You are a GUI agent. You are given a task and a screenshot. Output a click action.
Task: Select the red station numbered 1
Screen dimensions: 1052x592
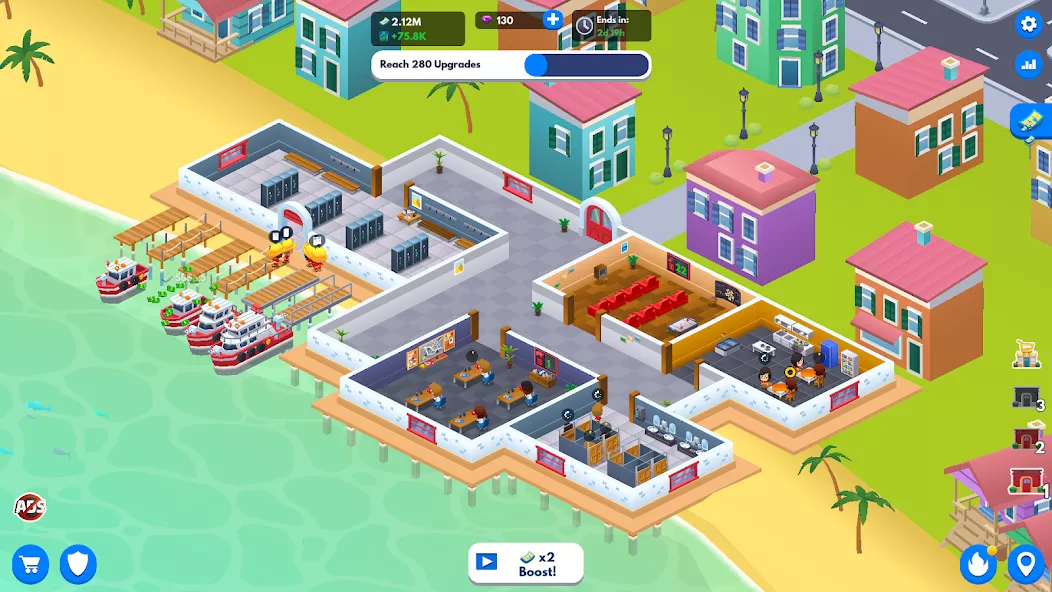[x=1026, y=482]
